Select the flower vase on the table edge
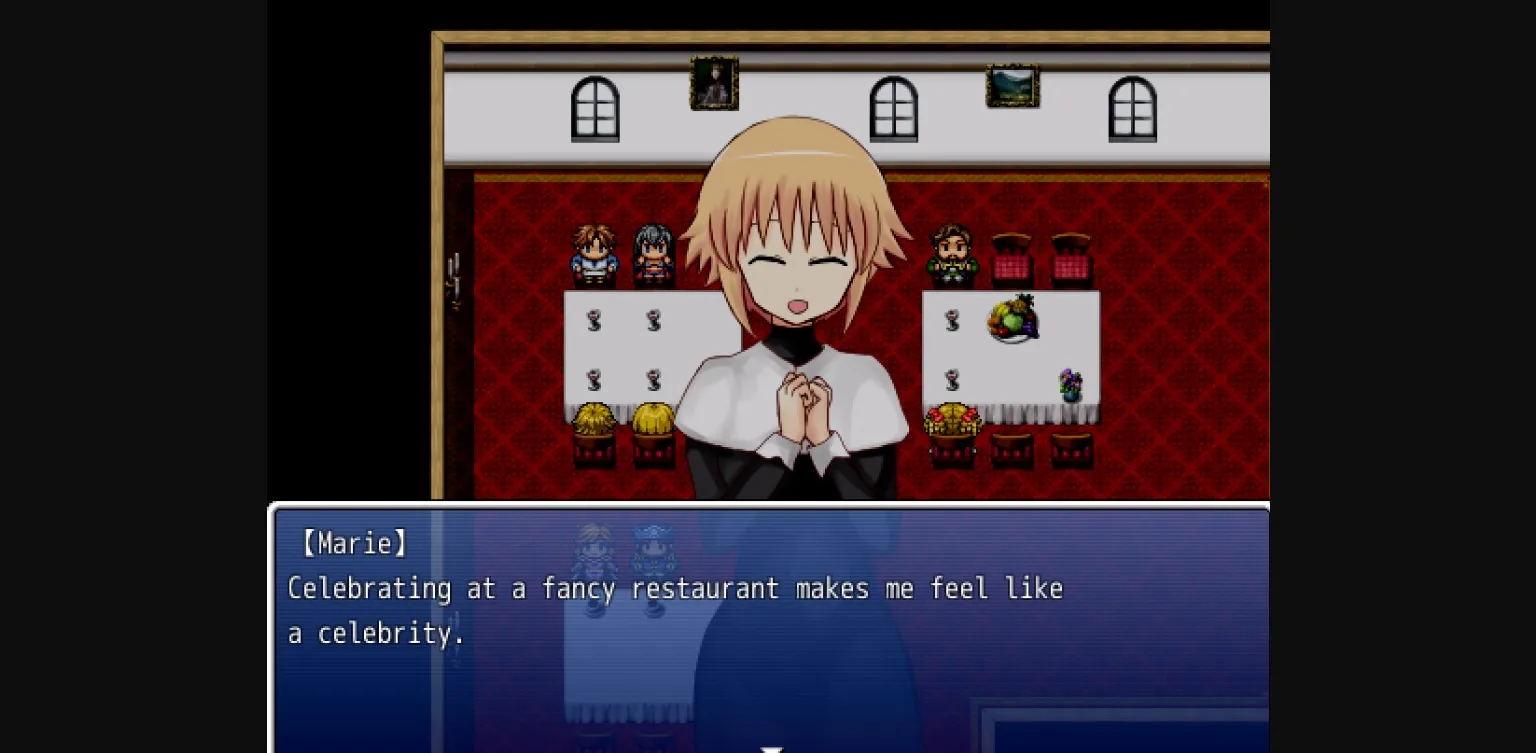Image resolution: width=1536 pixels, height=753 pixels. click(1070, 383)
